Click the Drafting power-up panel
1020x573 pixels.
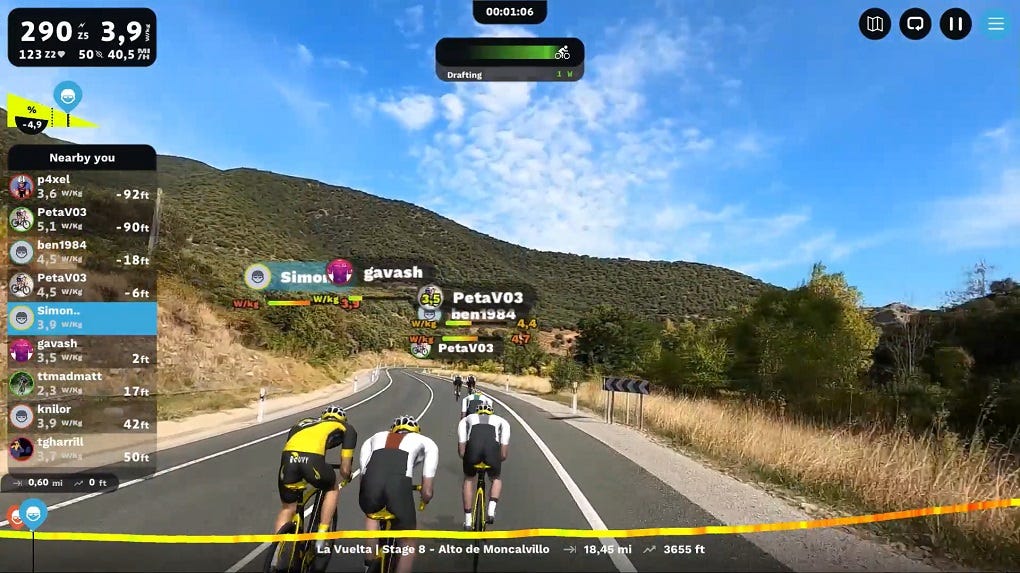click(x=509, y=59)
